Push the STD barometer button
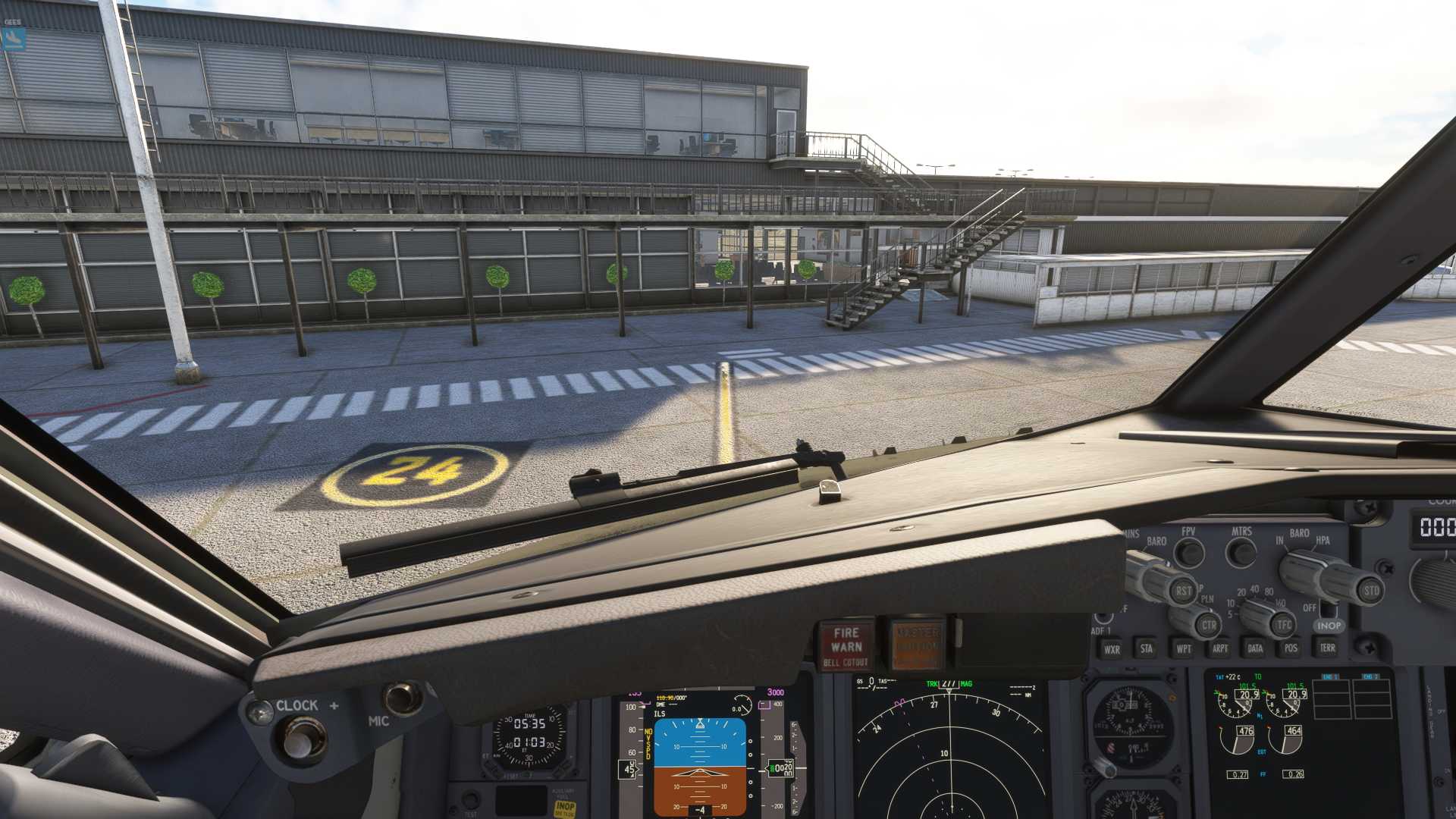1456x819 pixels. tap(1371, 591)
